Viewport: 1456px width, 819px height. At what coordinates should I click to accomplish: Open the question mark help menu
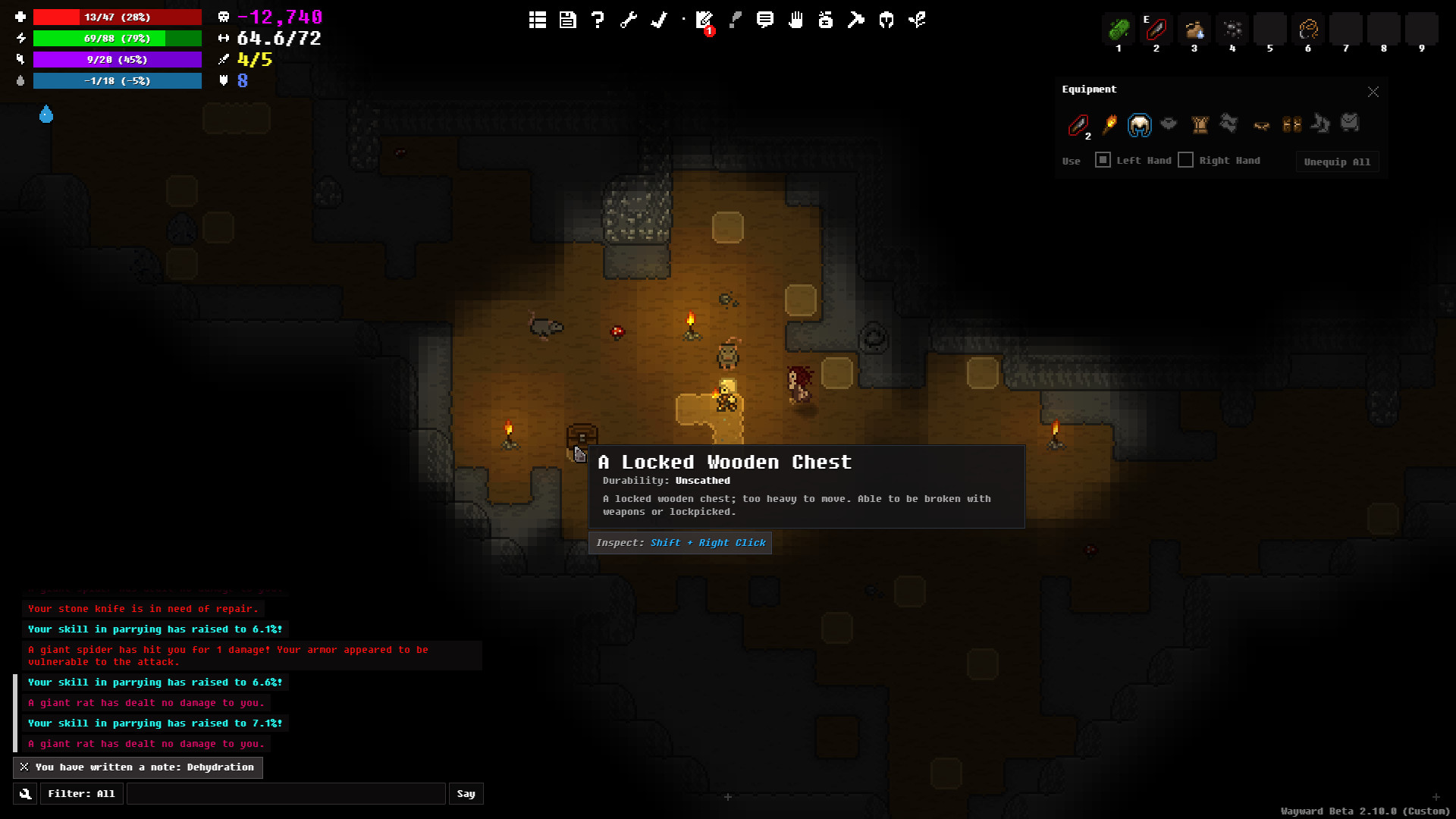pyautogui.click(x=598, y=20)
